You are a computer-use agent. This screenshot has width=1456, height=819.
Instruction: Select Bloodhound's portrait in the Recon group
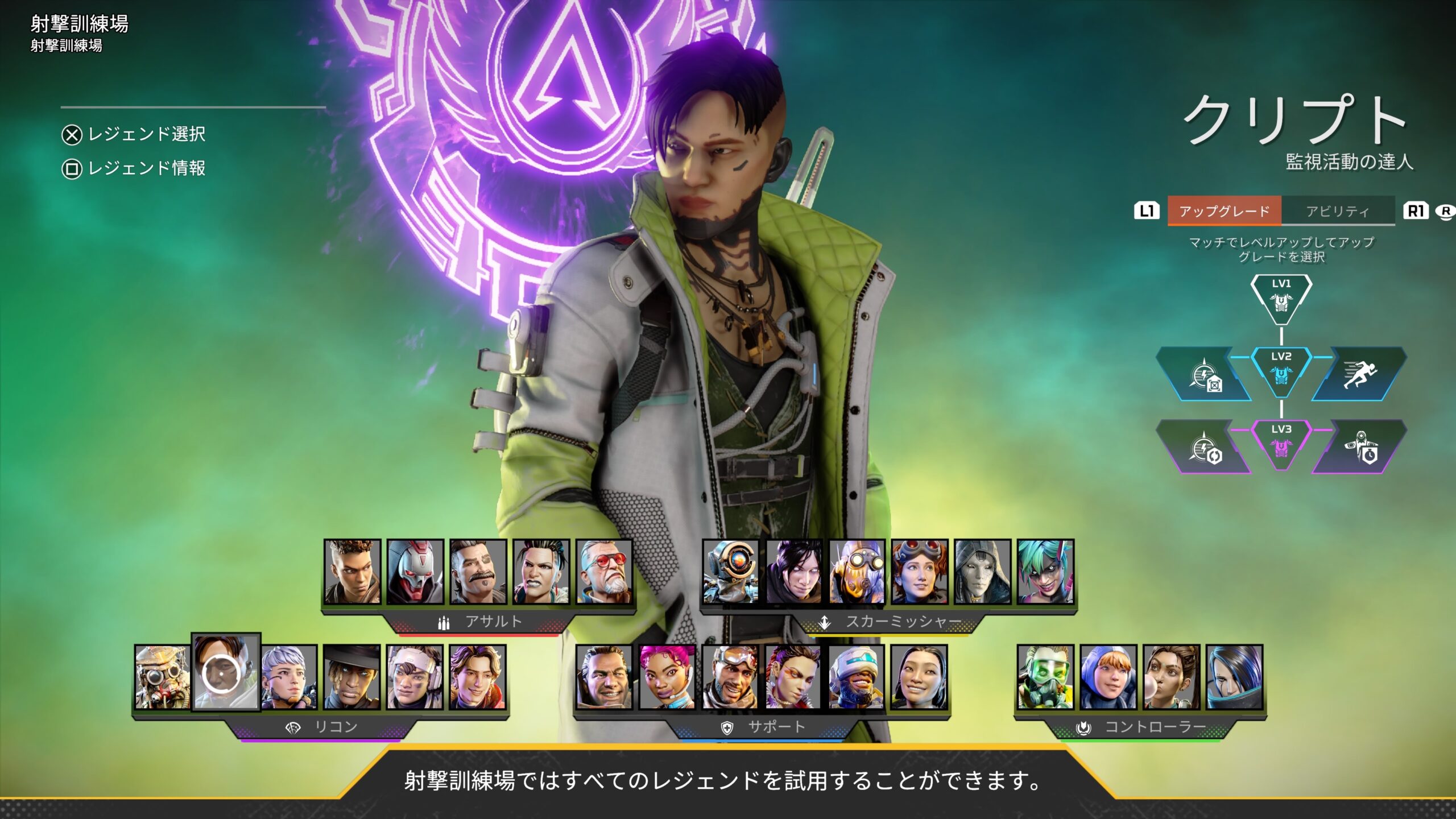point(163,677)
